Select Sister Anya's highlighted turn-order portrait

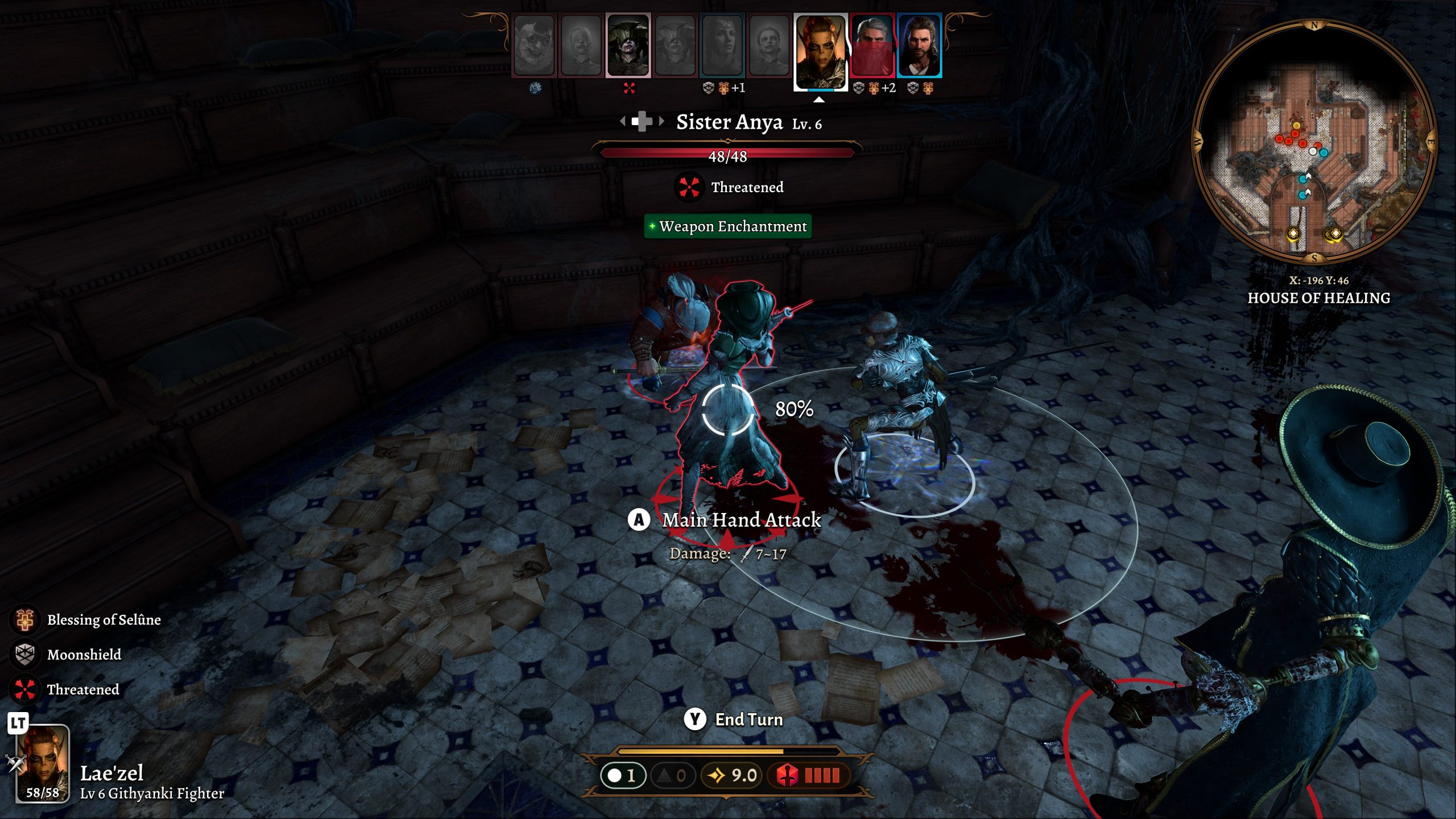click(628, 45)
